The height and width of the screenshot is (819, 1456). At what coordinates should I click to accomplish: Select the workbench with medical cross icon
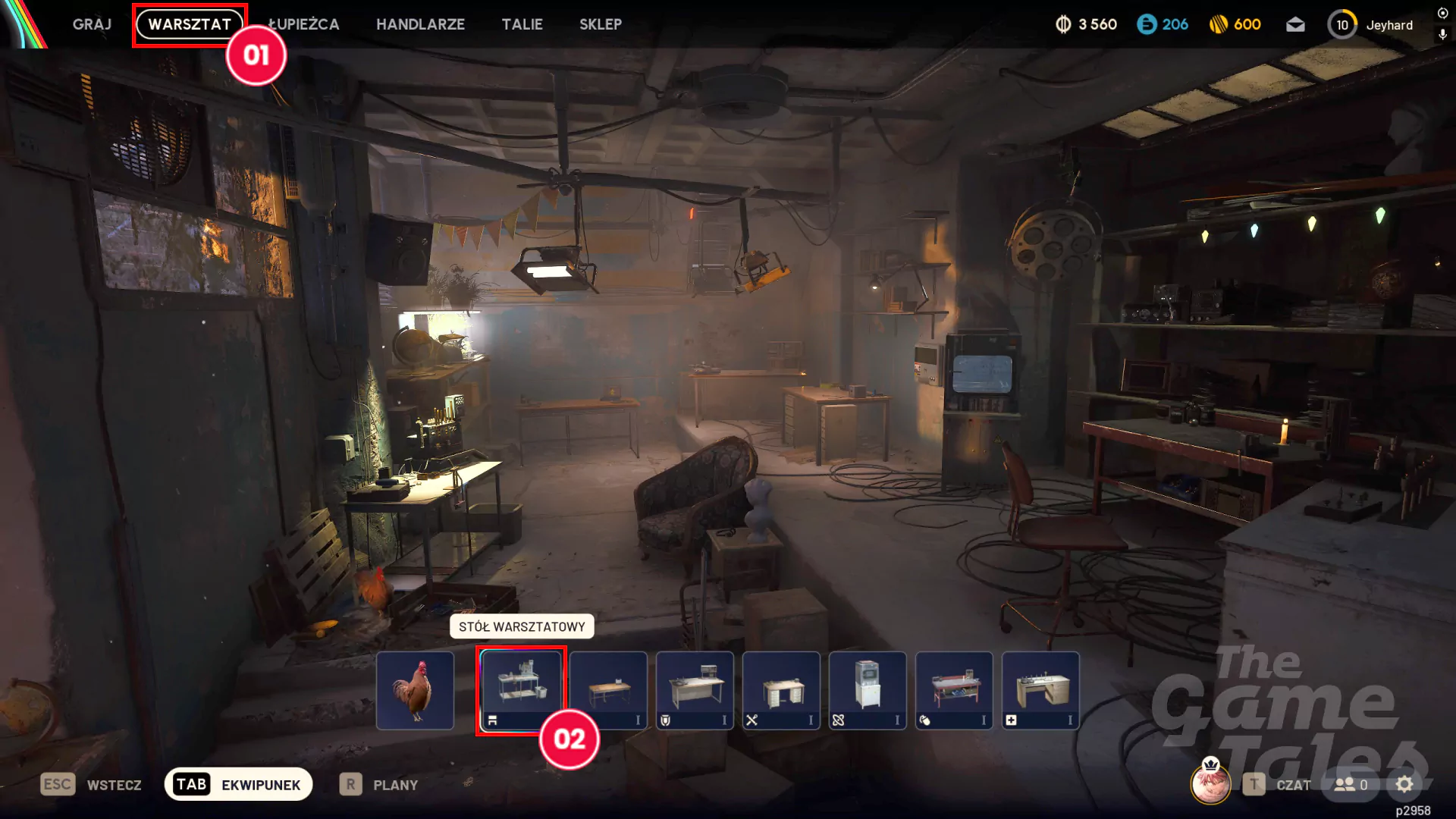pos(1040,690)
